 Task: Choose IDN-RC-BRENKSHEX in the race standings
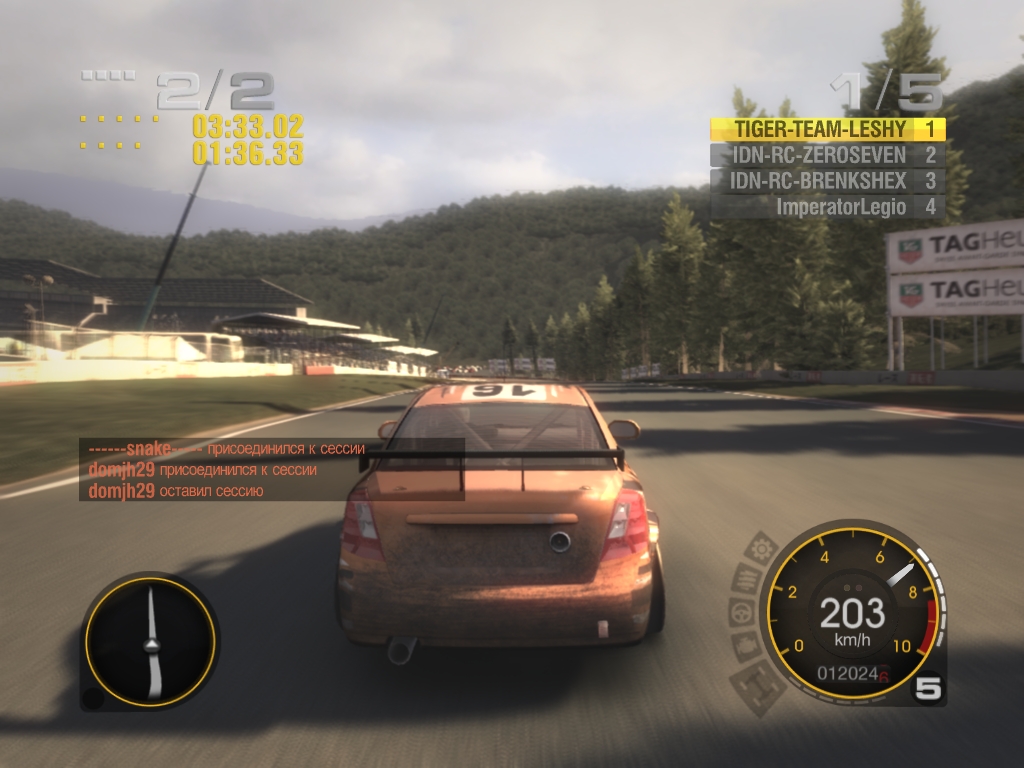pos(827,181)
